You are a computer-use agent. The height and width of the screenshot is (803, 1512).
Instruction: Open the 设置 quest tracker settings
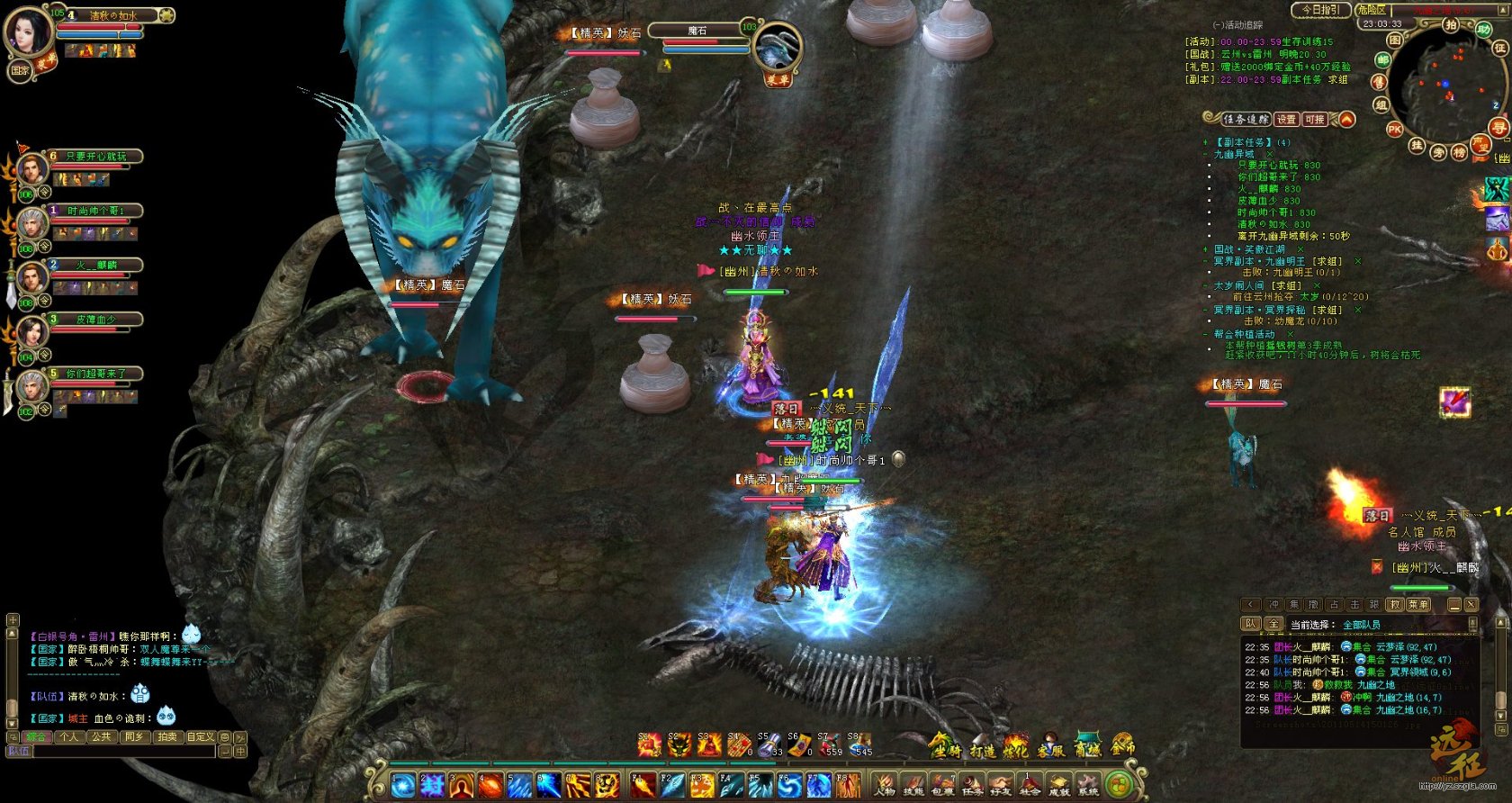click(x=1286, y=119)
